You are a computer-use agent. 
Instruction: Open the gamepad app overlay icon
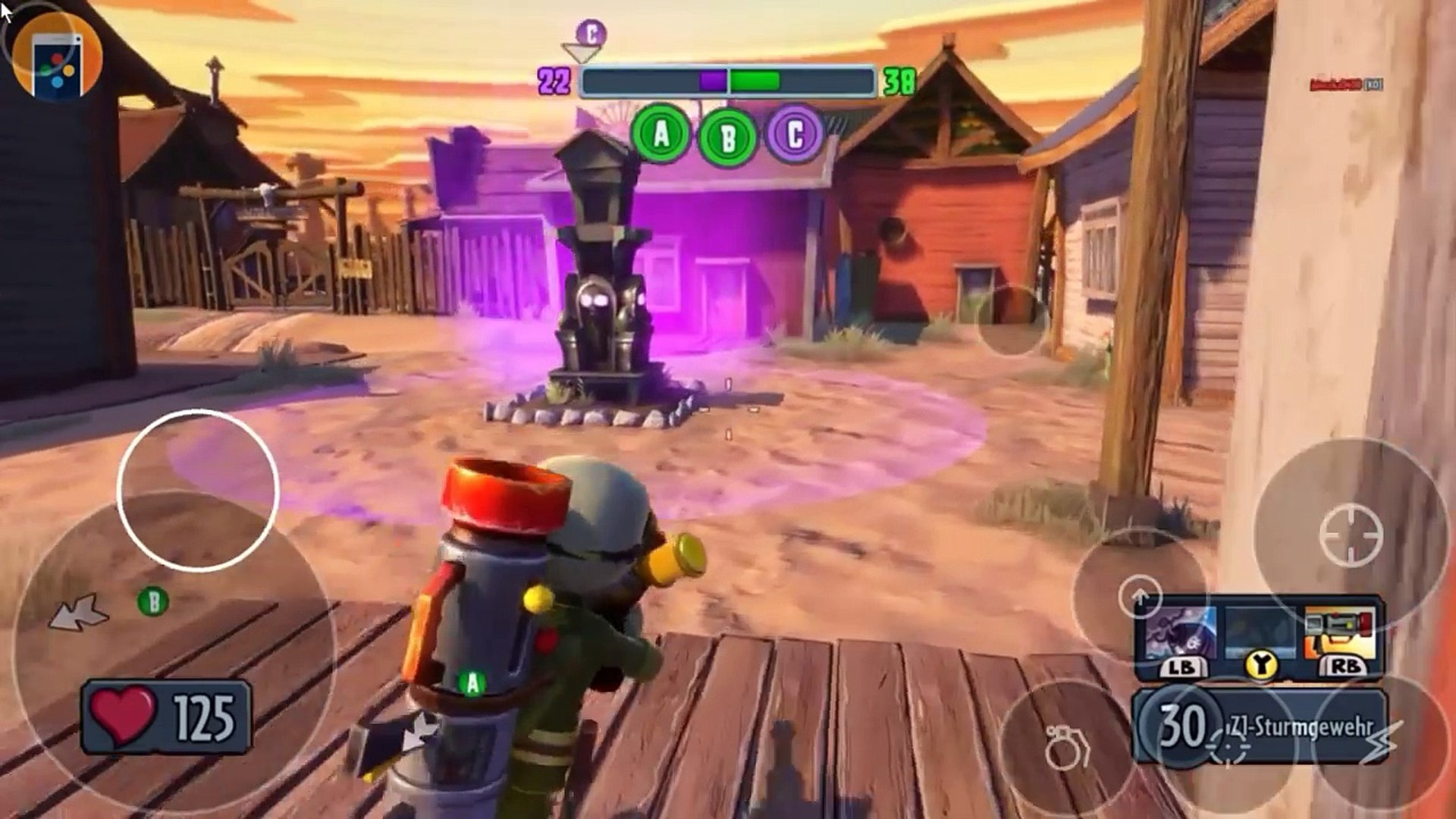pyautogui.click(x=58, y=58)
